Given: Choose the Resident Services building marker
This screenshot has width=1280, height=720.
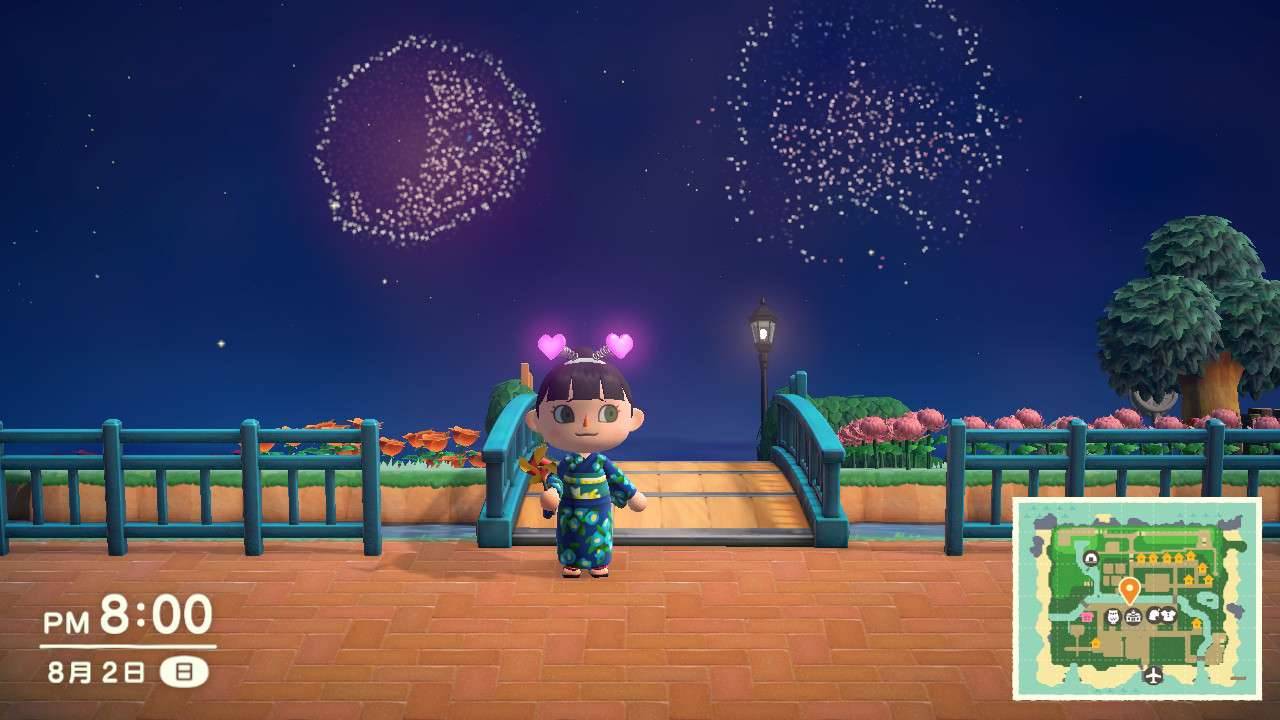Looking at the screenshot, I should pos(1133,617).
